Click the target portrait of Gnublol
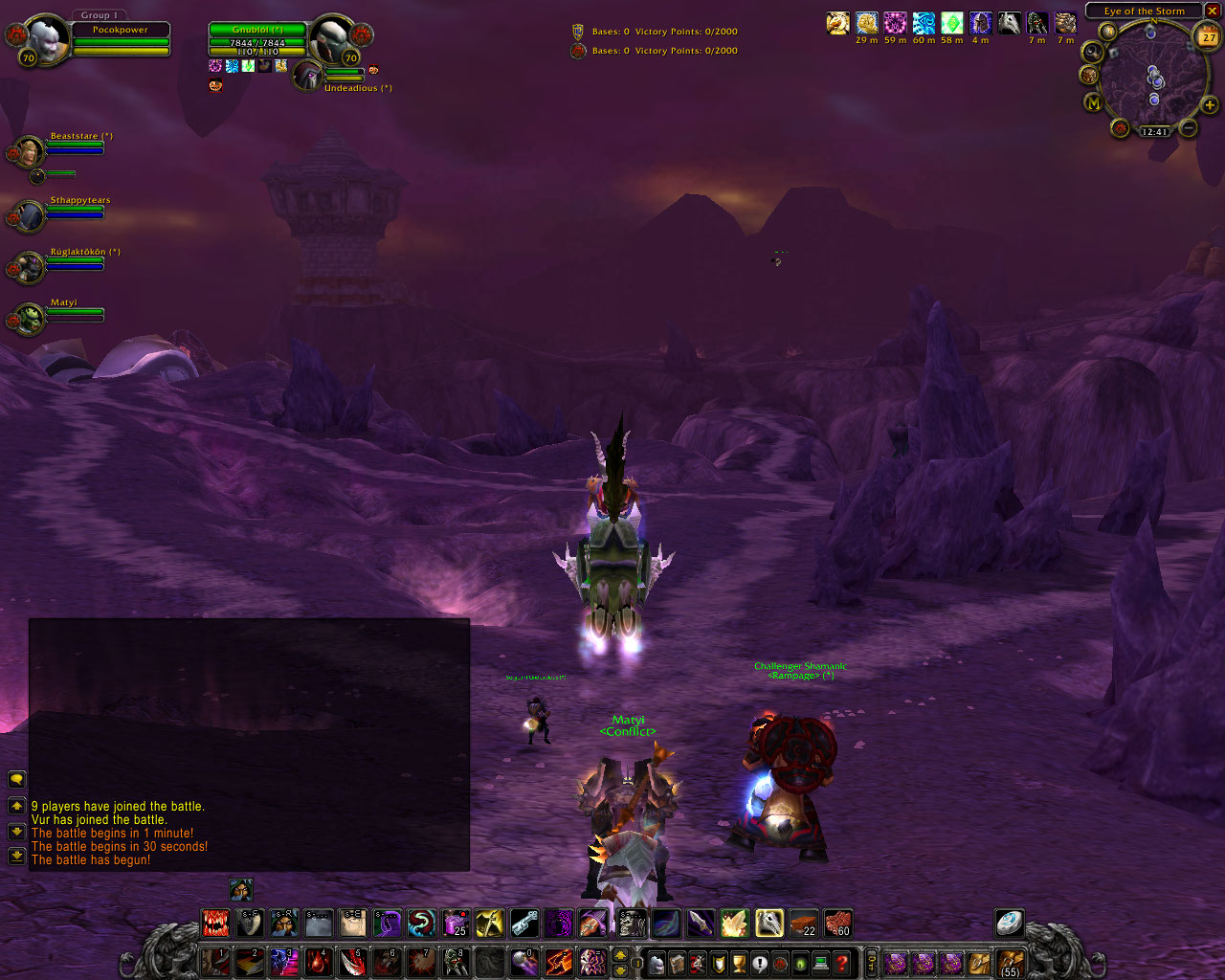The width and height of the screenshot is (1225, 980). 333,38
